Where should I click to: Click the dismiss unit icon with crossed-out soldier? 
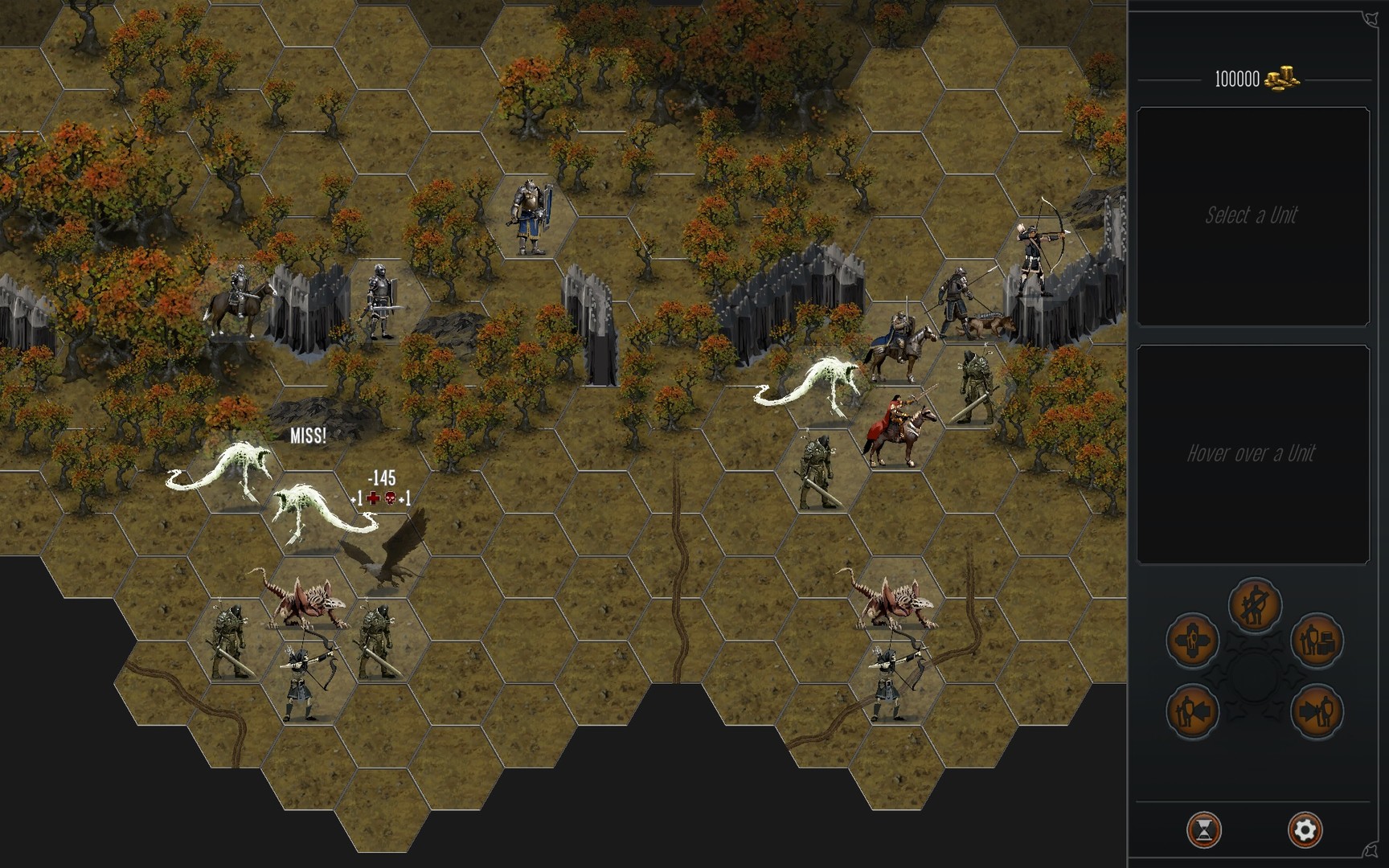pos(1256,605)
